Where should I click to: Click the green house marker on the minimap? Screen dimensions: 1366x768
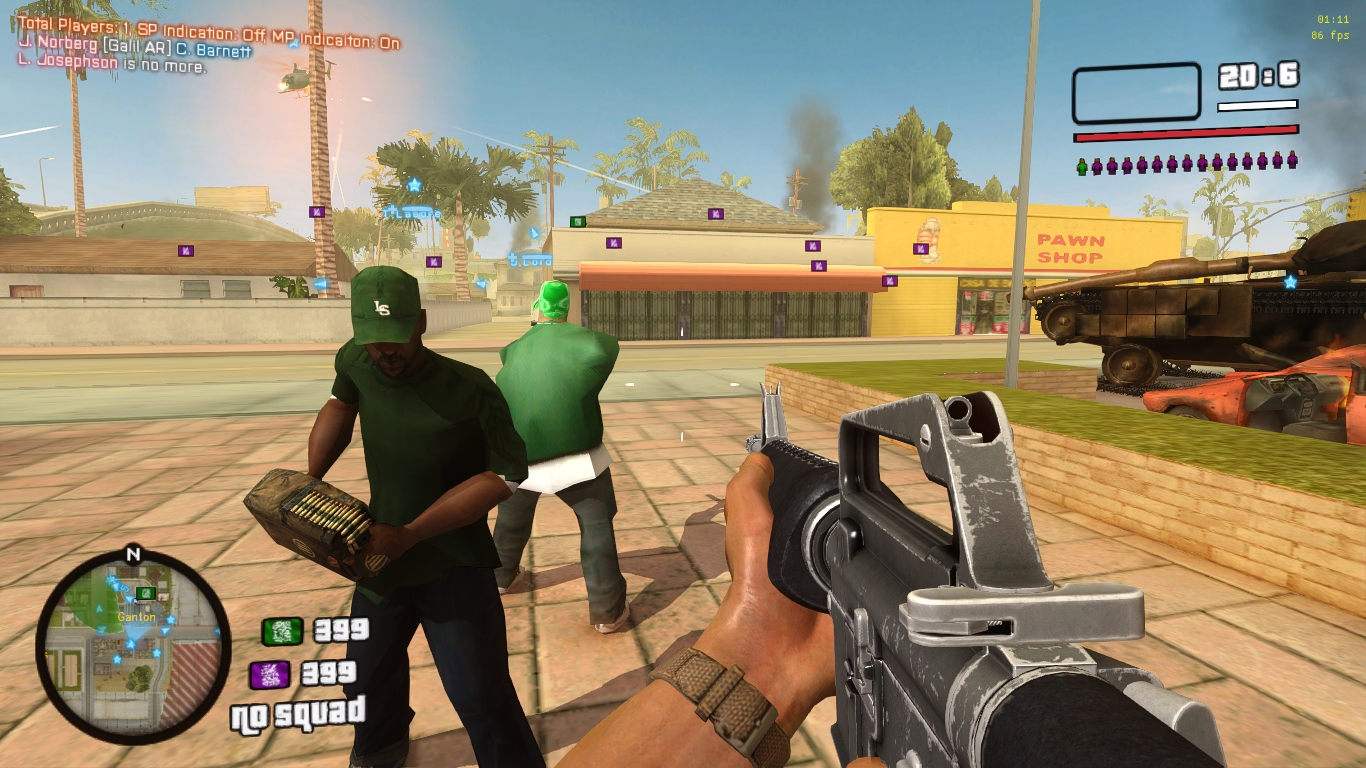[x=146, y=593]
